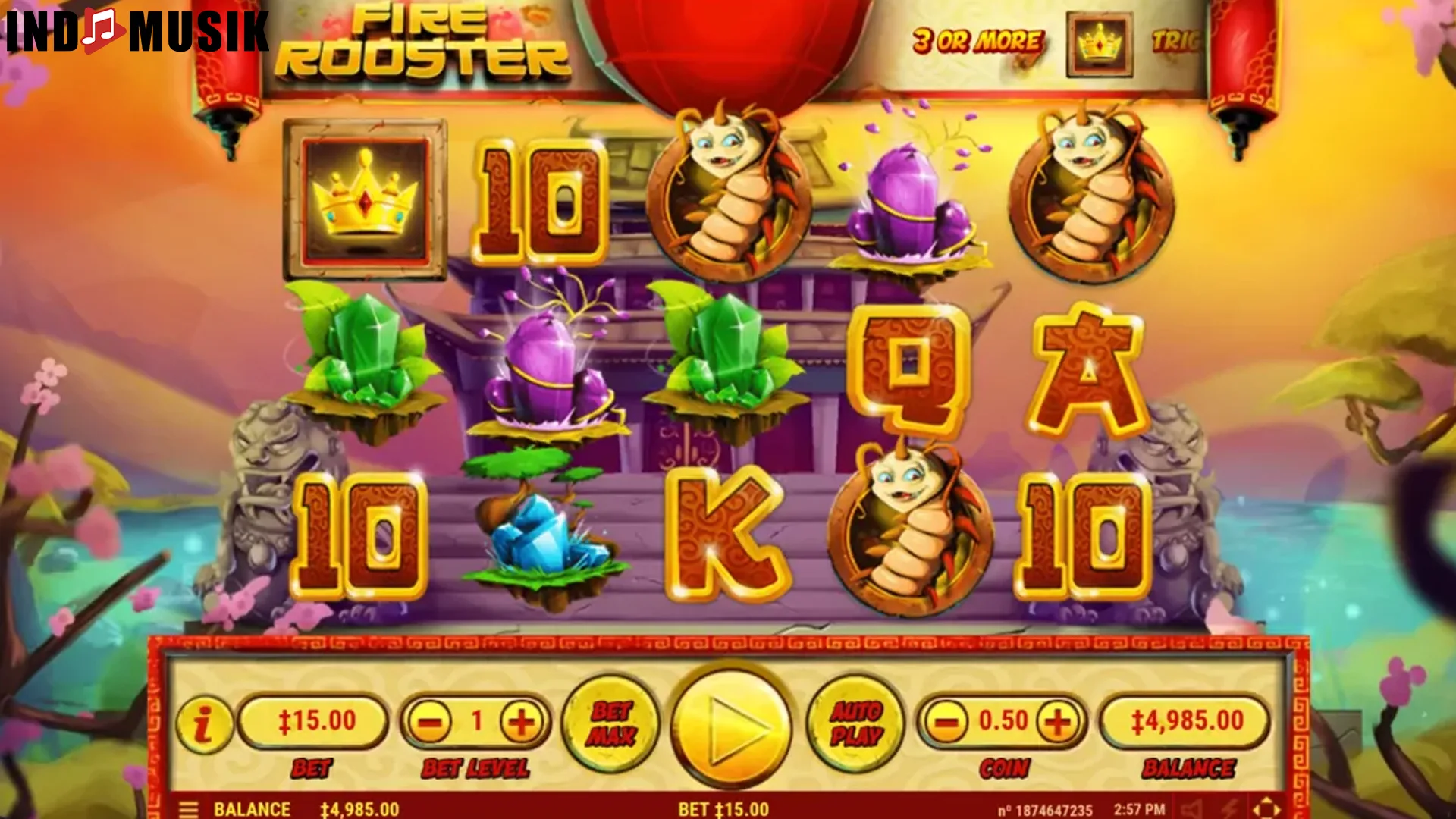The image size is (1456, 819).
Task: Increase the Bet Level with plus
Action: point(520,721)
